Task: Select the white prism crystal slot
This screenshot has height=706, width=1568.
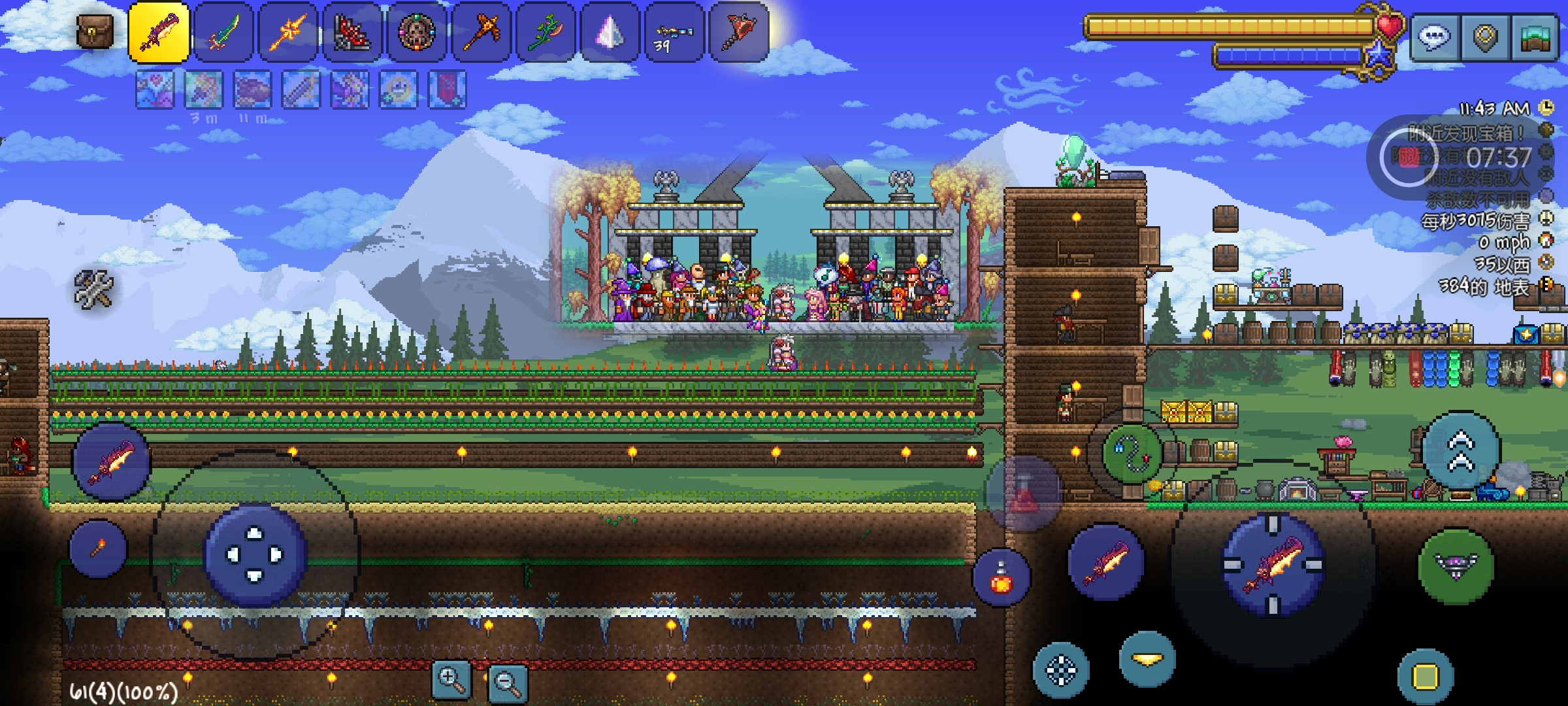Action: tap(610, 32)
